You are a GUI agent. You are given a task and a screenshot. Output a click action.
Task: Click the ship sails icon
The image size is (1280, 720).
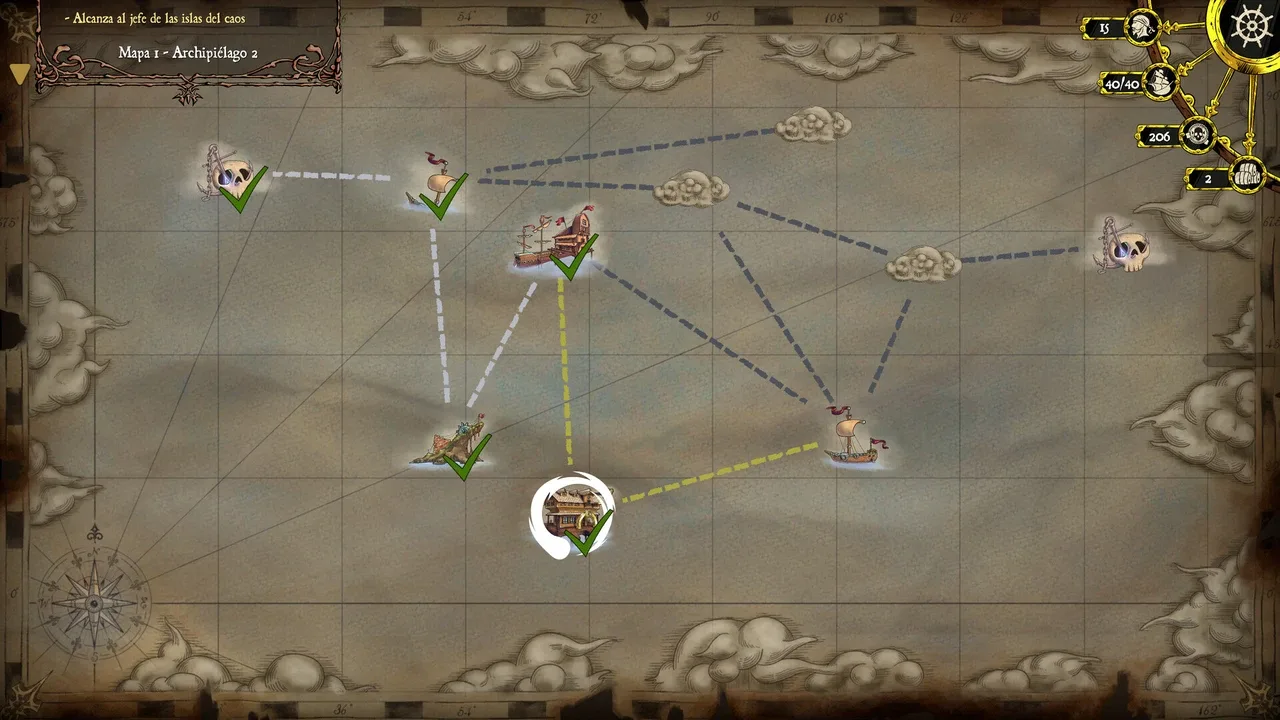tap(1245, 177)
